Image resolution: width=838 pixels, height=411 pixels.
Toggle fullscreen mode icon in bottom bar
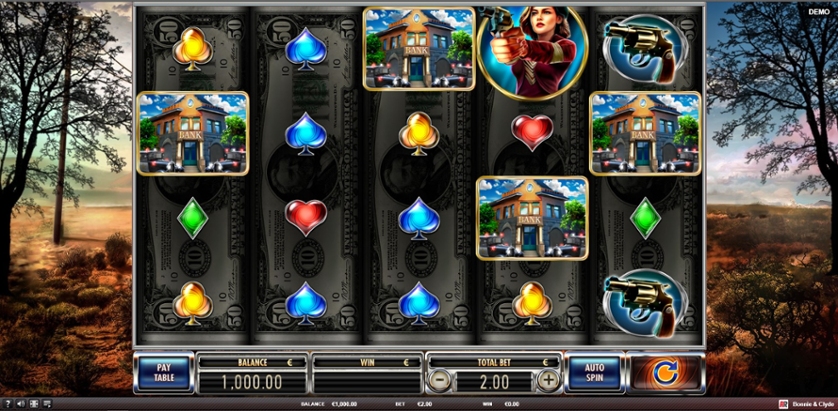pos(36,404)
